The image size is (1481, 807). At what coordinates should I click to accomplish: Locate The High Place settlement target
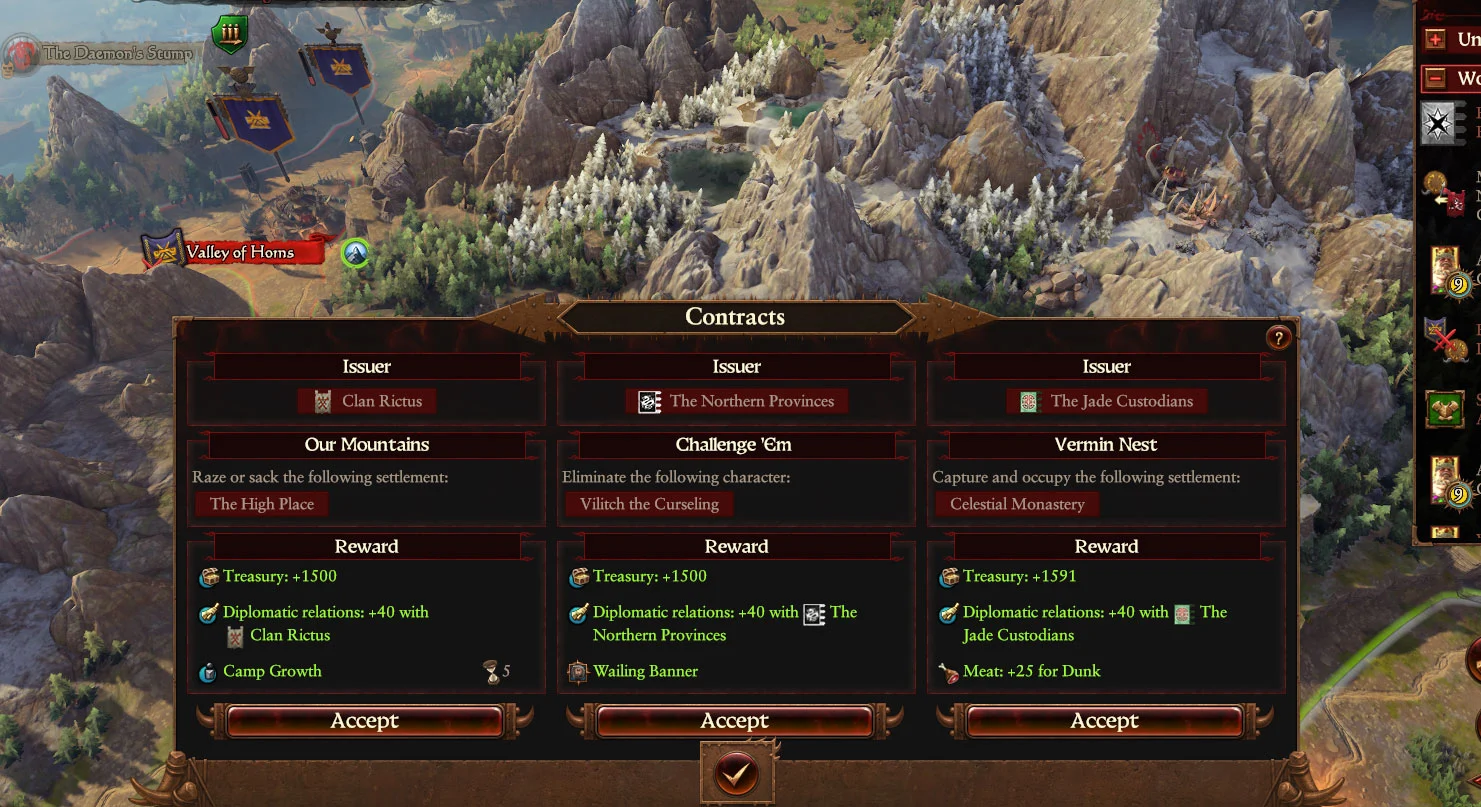tap(262, 504)
